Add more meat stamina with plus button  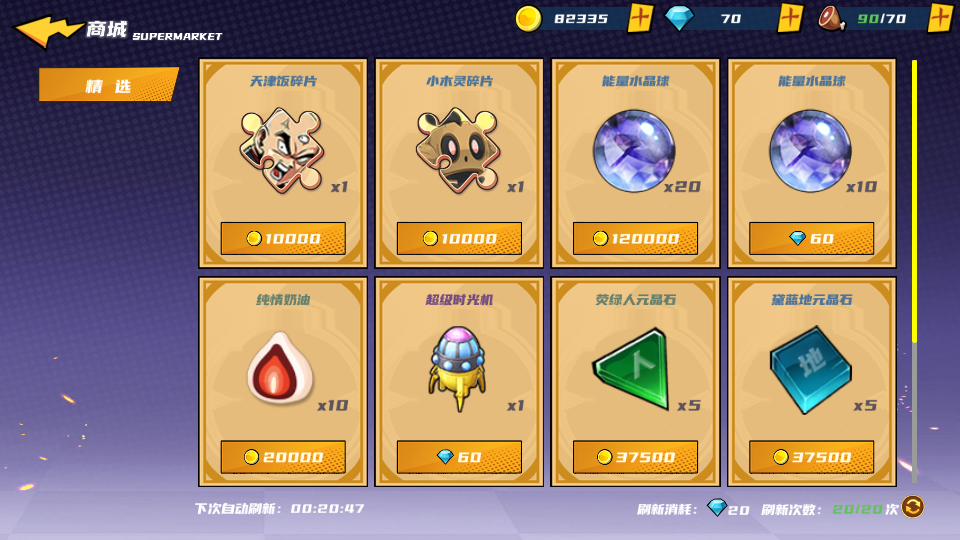(939, 18)
